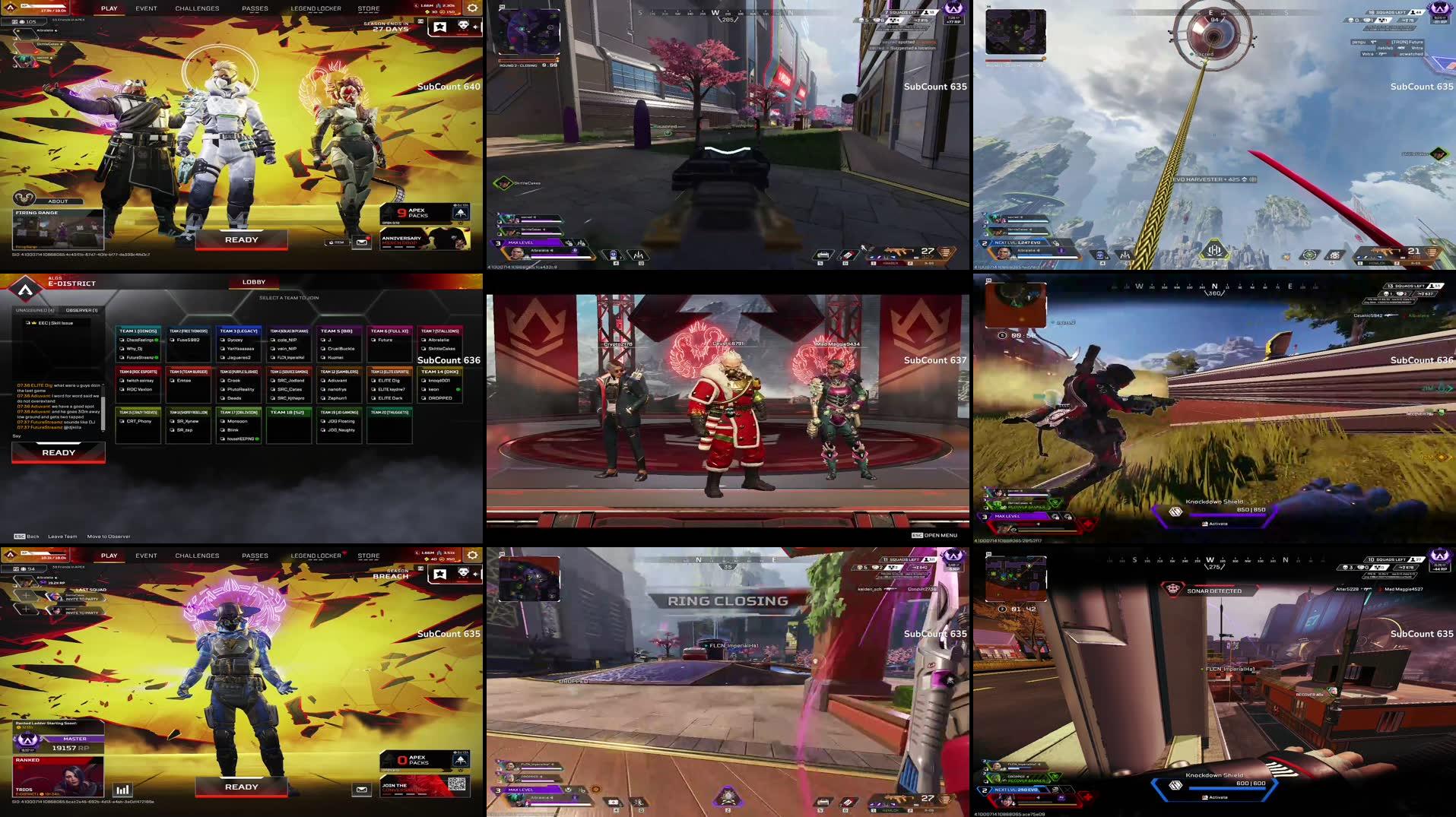The height and width of the screenshot is (817, 1456).
Task: Join the empty Team 18 slot
Action: [288, 413]
